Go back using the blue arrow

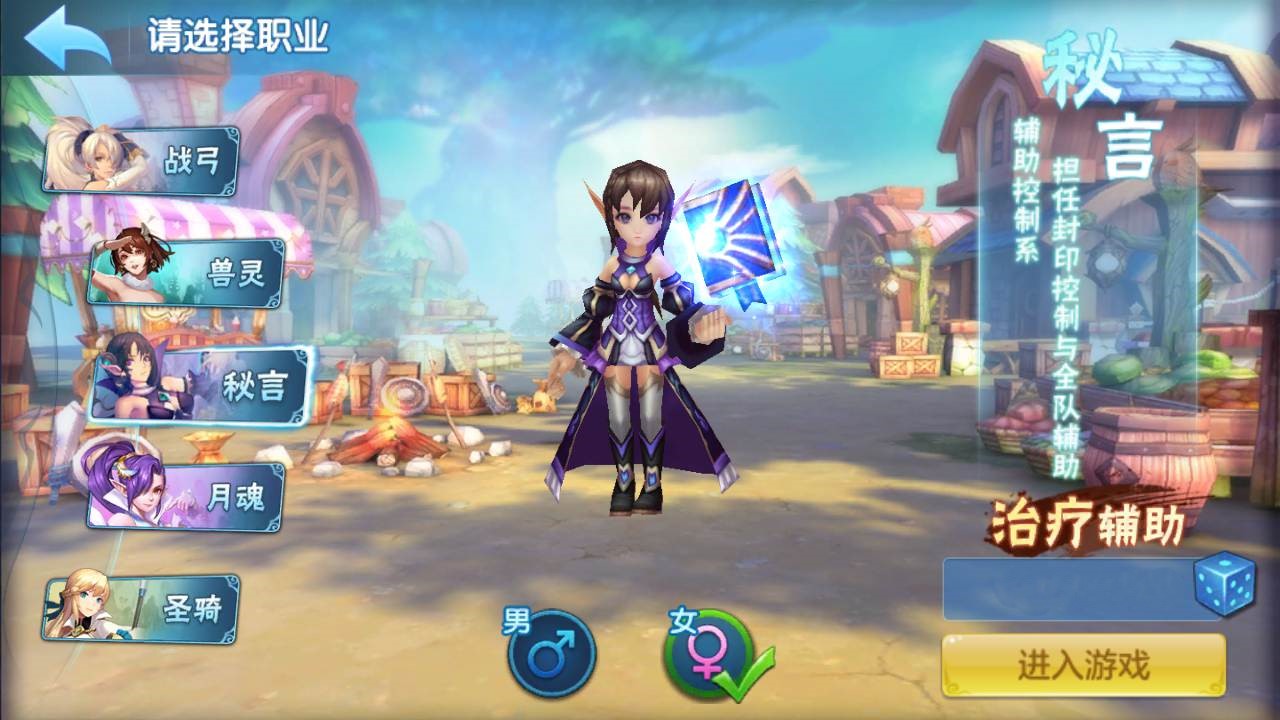[66, 38]
